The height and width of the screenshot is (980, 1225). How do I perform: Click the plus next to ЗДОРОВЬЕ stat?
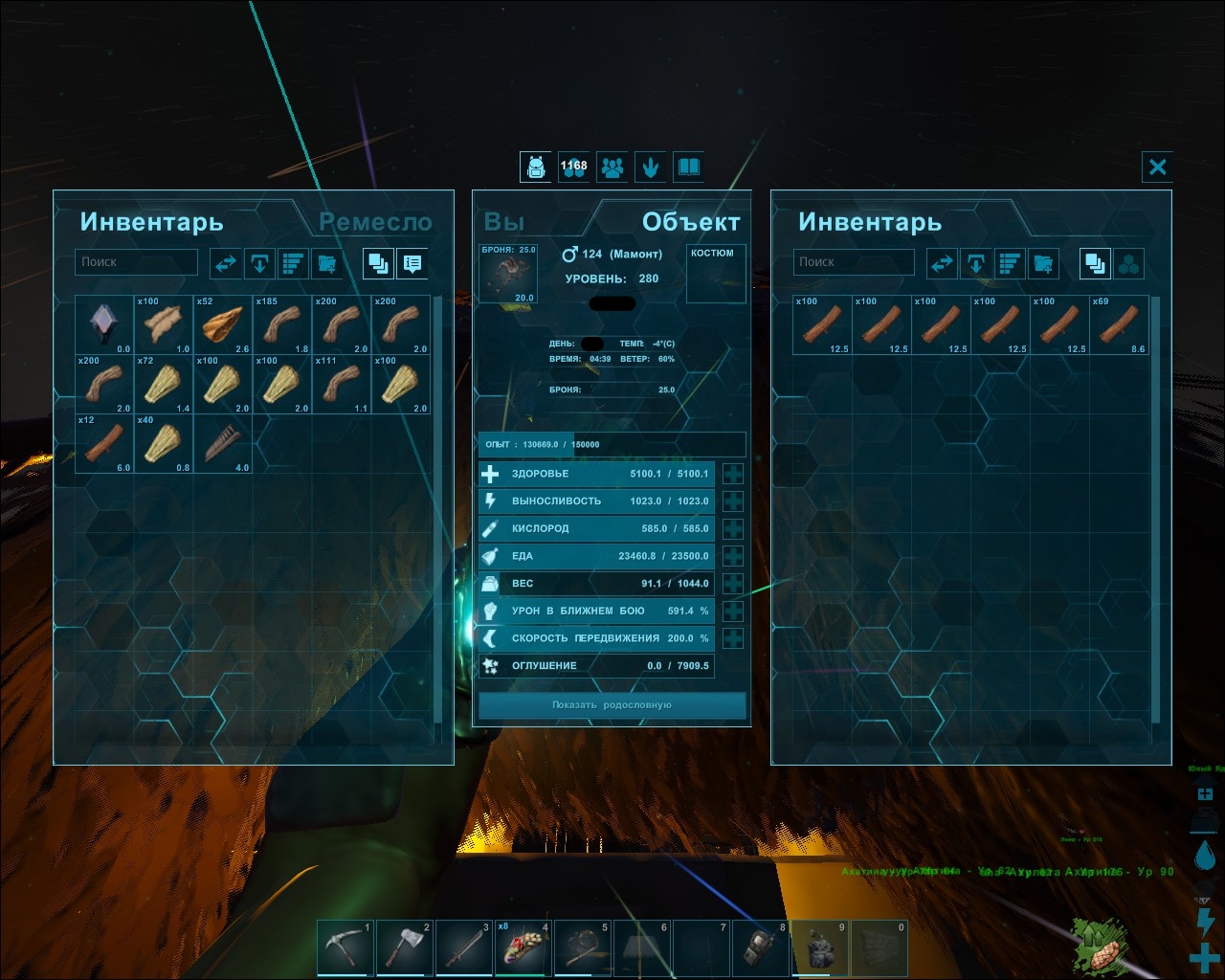coord(733,473)
